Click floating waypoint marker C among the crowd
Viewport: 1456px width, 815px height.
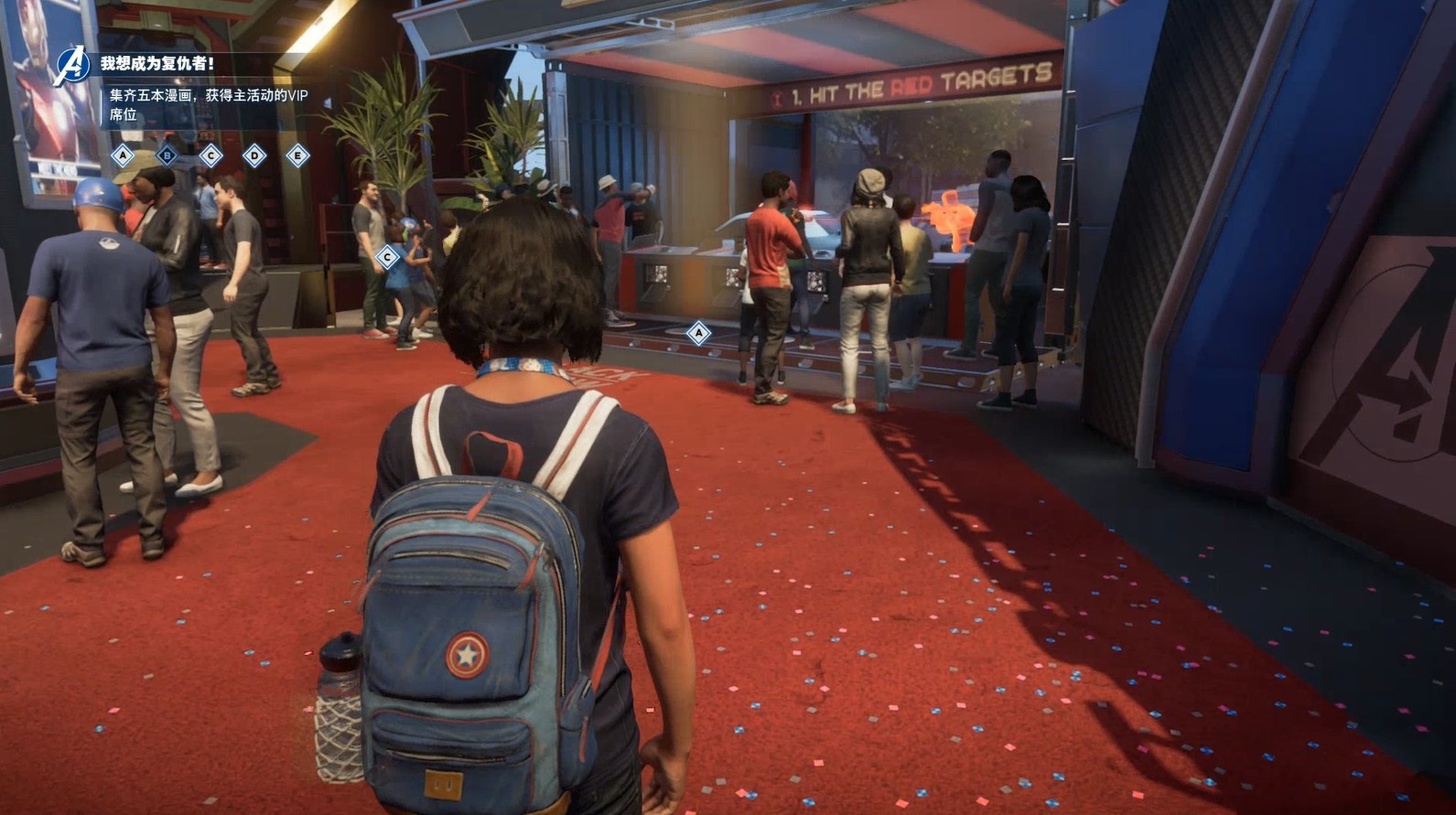click(x=387, y=258)
